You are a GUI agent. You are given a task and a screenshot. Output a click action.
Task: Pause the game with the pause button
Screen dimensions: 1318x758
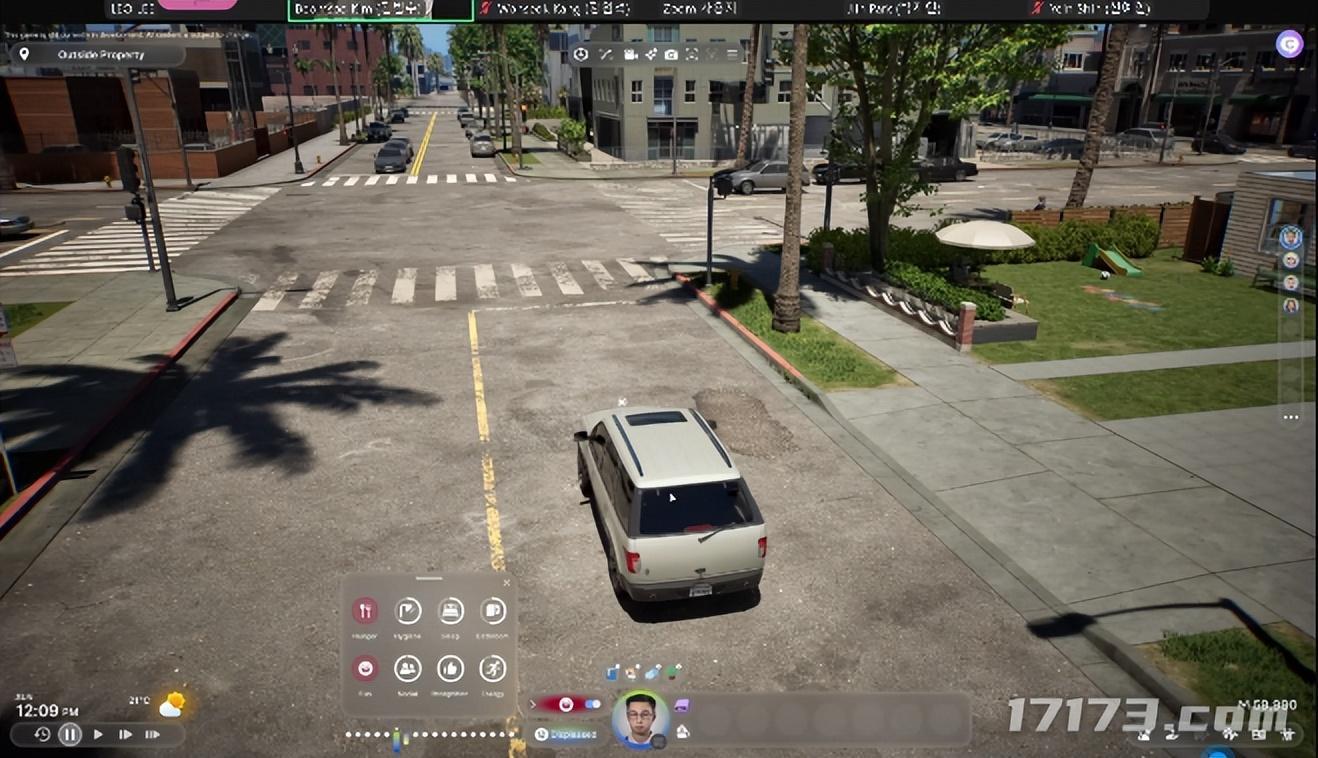point(69,734)
